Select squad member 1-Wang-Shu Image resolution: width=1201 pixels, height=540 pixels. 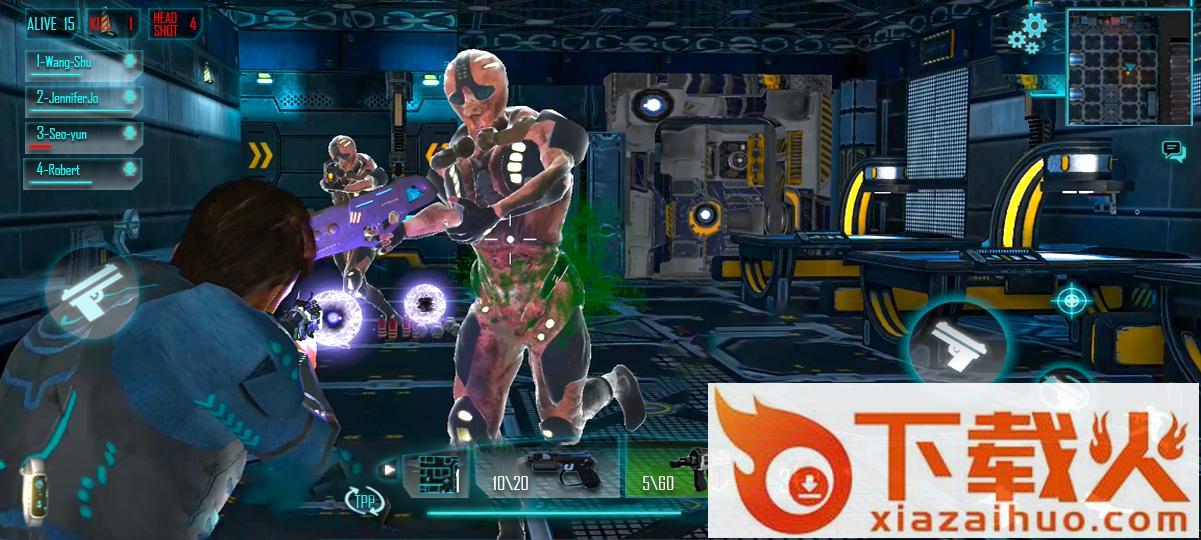70,63
